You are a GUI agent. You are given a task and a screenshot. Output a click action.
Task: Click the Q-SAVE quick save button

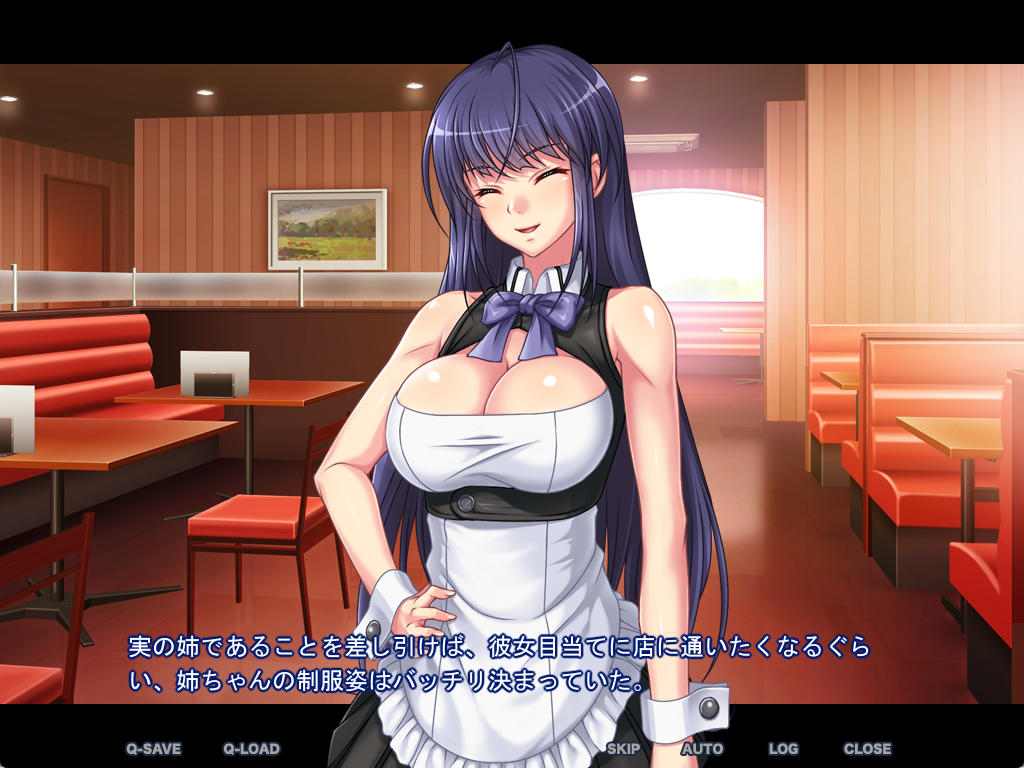click(153, 748)
